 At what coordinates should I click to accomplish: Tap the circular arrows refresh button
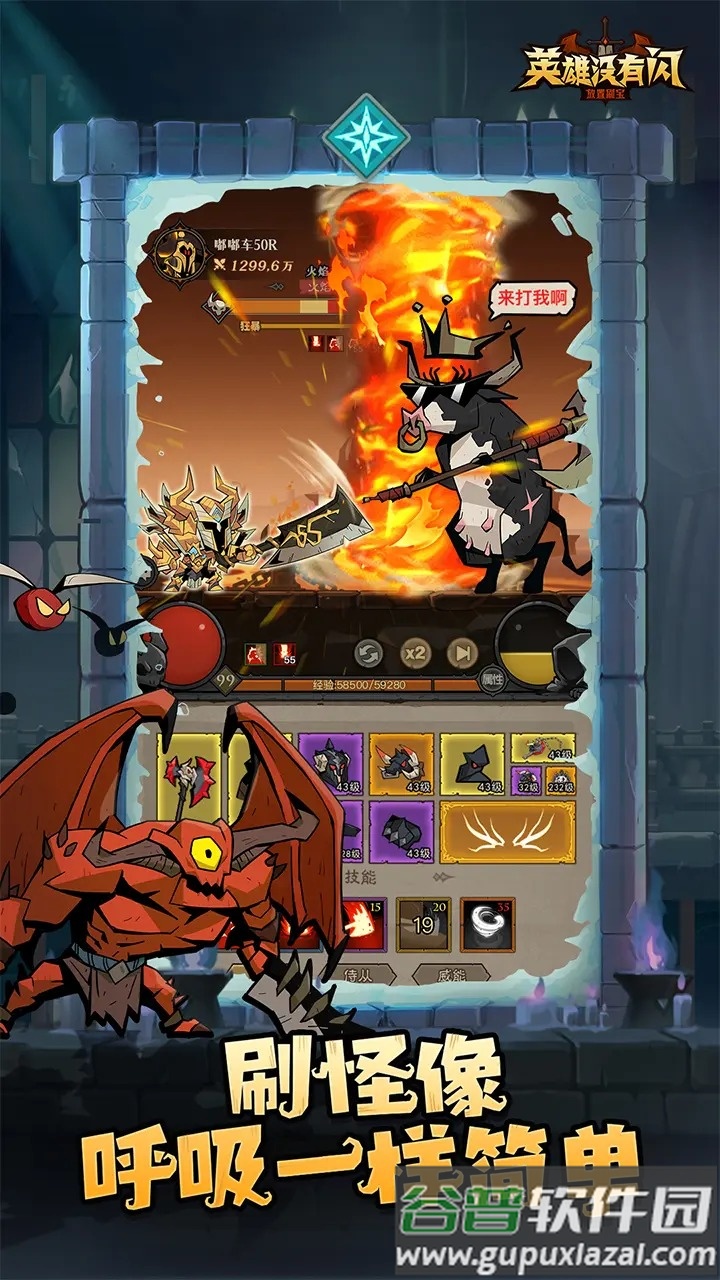369,653
